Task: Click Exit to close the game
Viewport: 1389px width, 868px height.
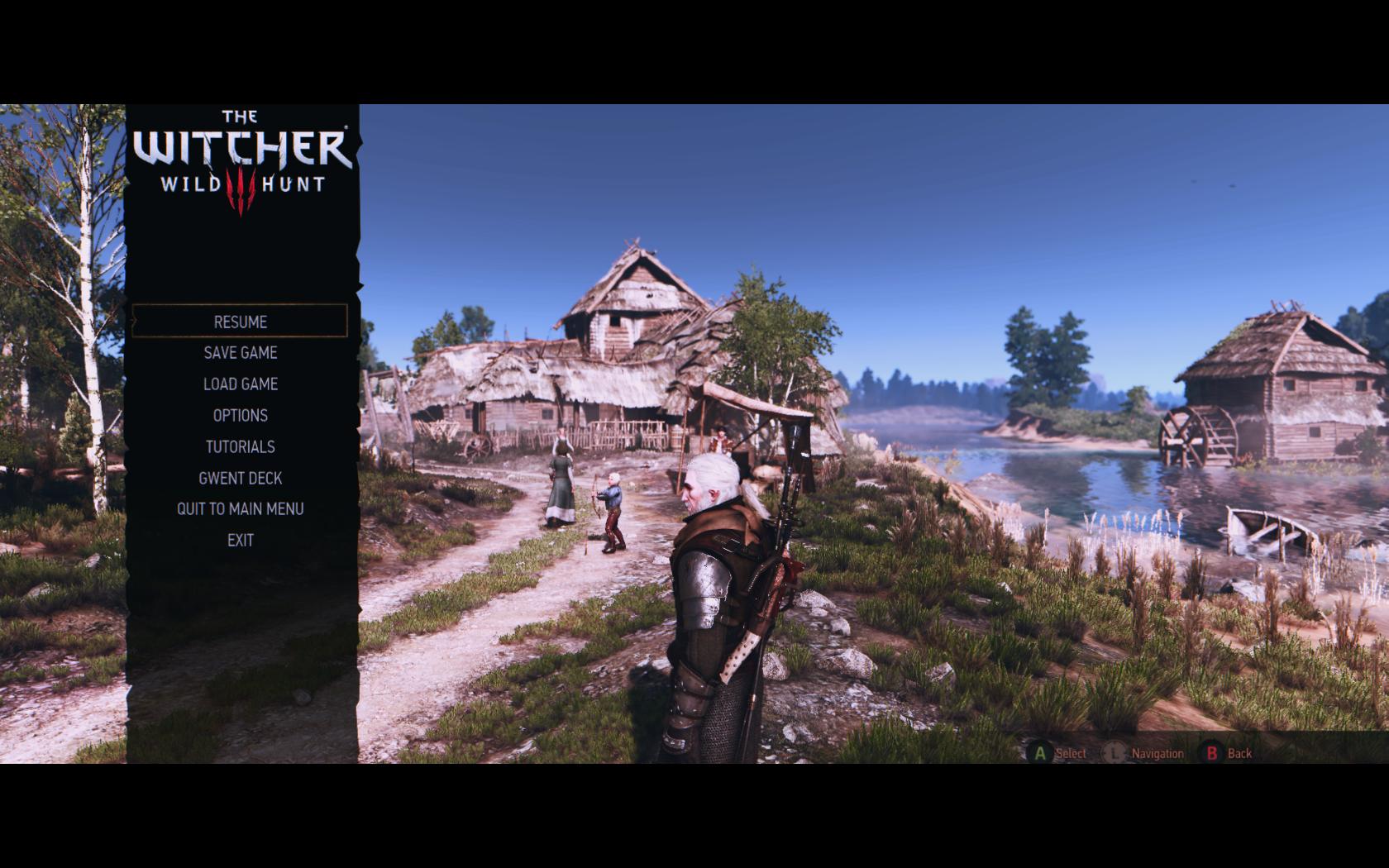Action: 240,541
